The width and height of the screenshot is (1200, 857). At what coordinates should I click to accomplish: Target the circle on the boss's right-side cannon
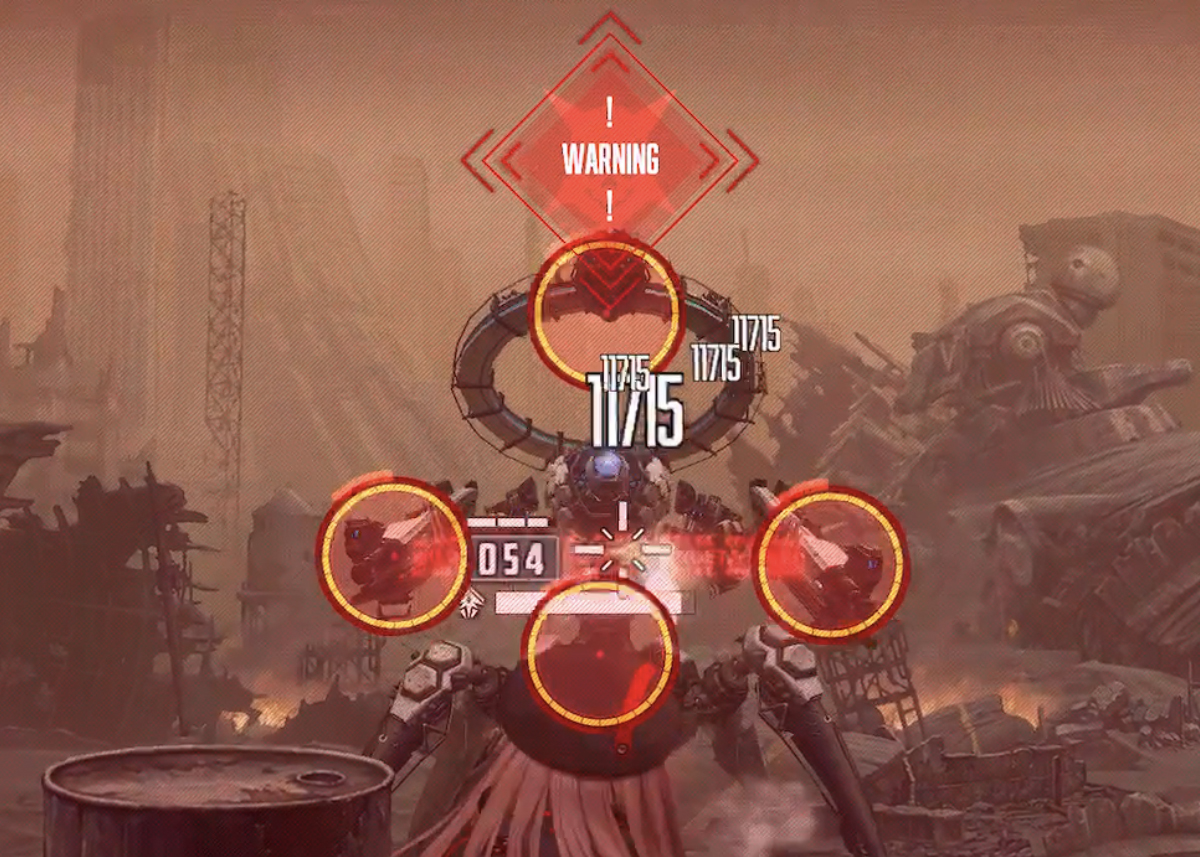[x=829, y=563]
